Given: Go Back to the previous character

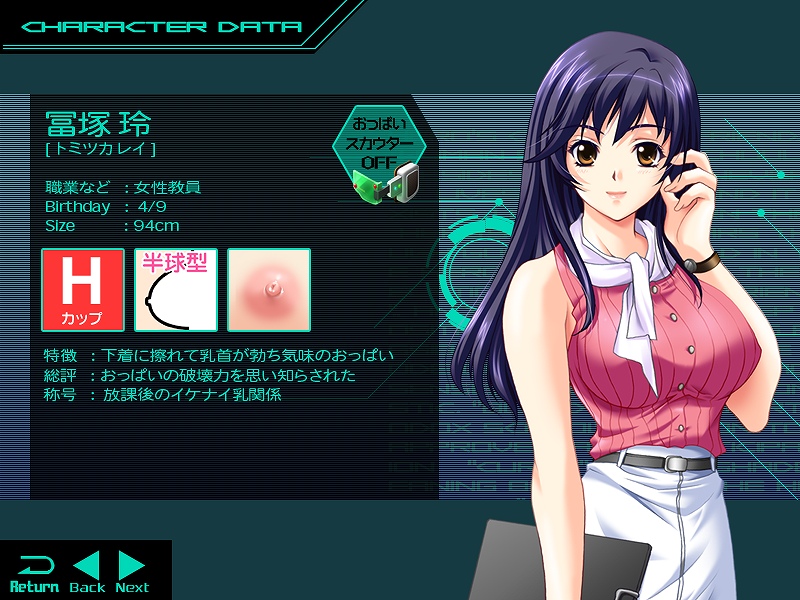Looking at the screenshot, I should (88, 573).
